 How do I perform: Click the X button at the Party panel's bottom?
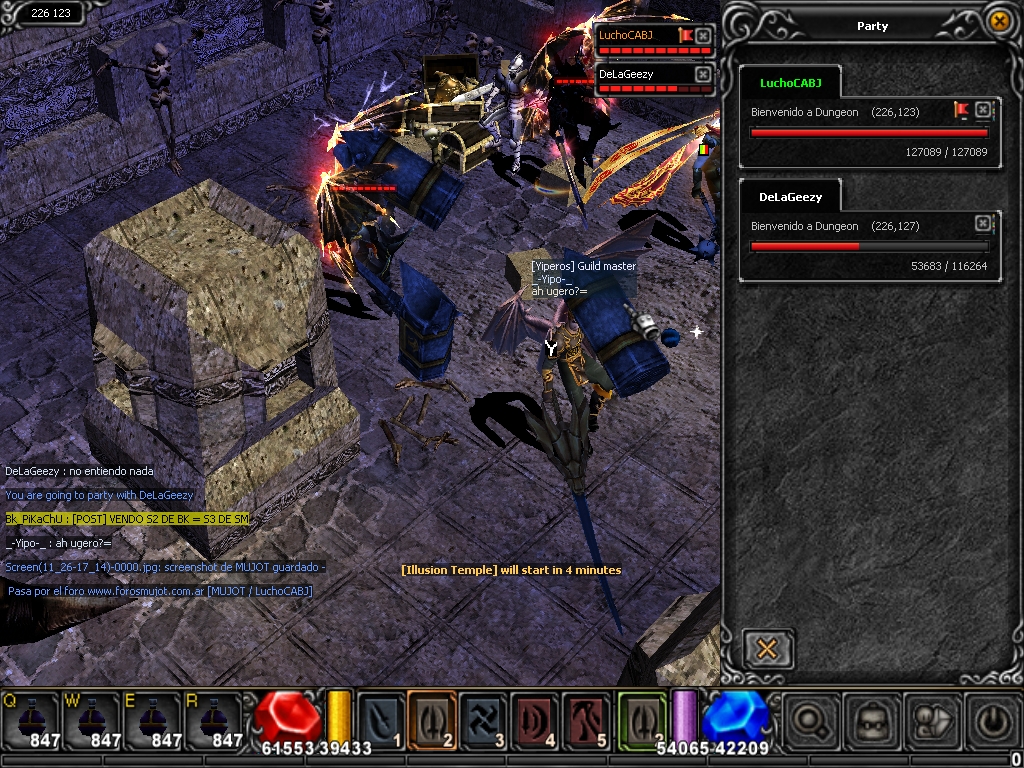(768, 649)
